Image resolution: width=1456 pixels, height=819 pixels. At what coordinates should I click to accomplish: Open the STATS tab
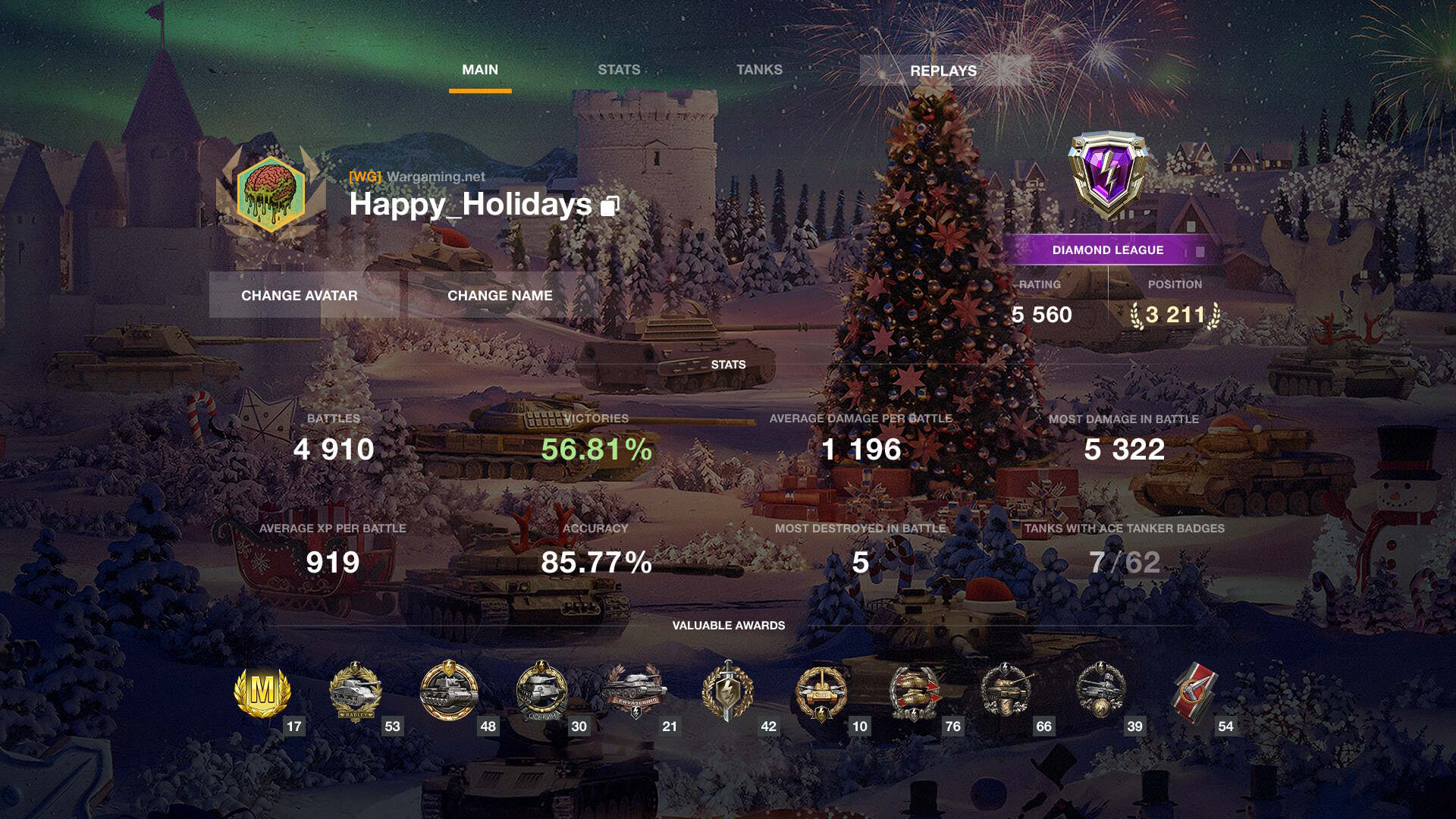[x=619, y=70]
